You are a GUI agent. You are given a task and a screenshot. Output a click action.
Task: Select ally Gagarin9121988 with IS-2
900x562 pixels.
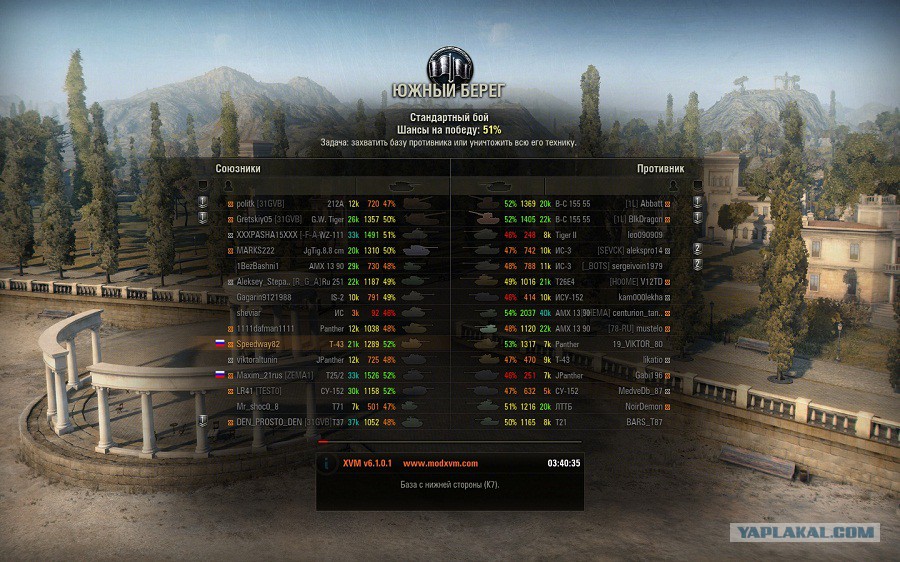[x=264, y=297]
